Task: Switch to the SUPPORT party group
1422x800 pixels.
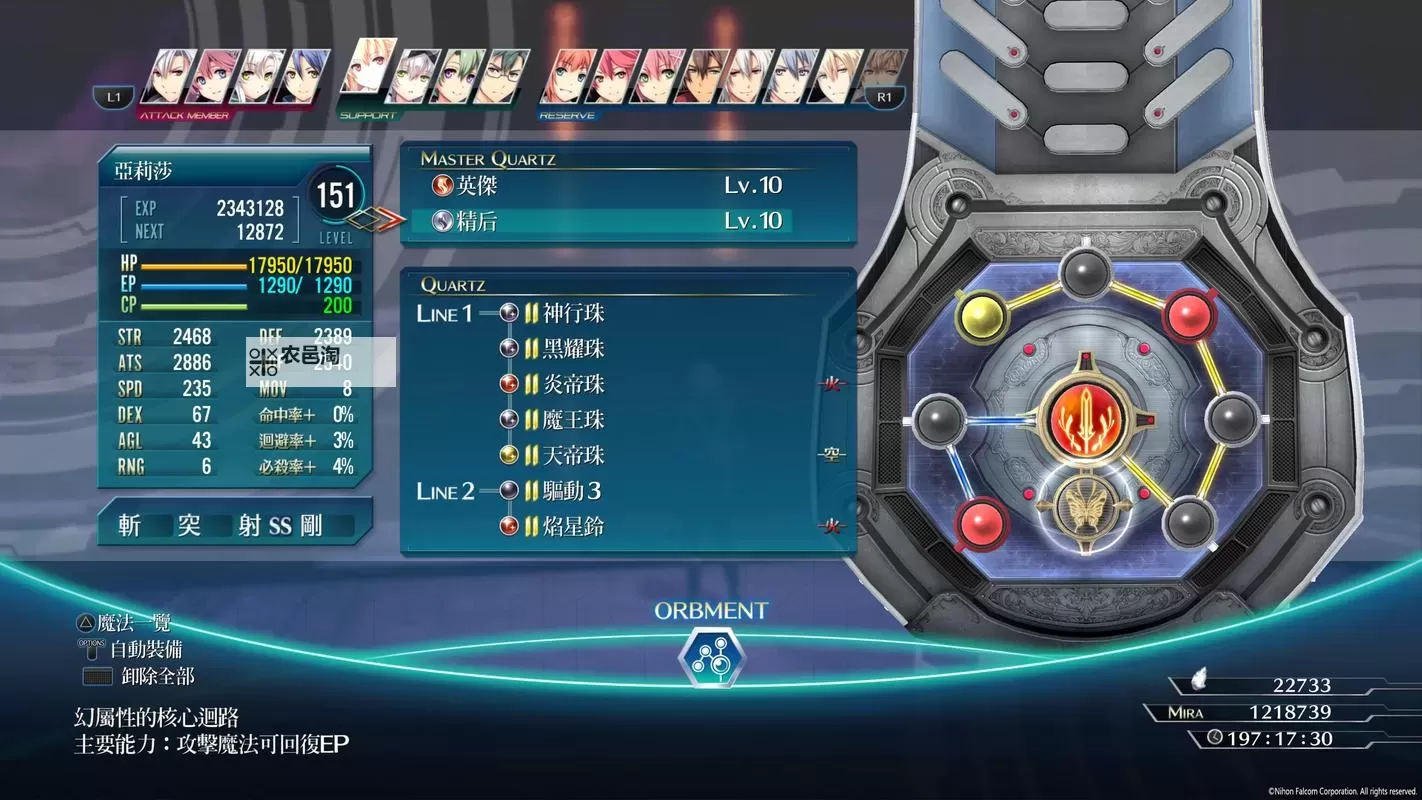Action: coord(368,116)
